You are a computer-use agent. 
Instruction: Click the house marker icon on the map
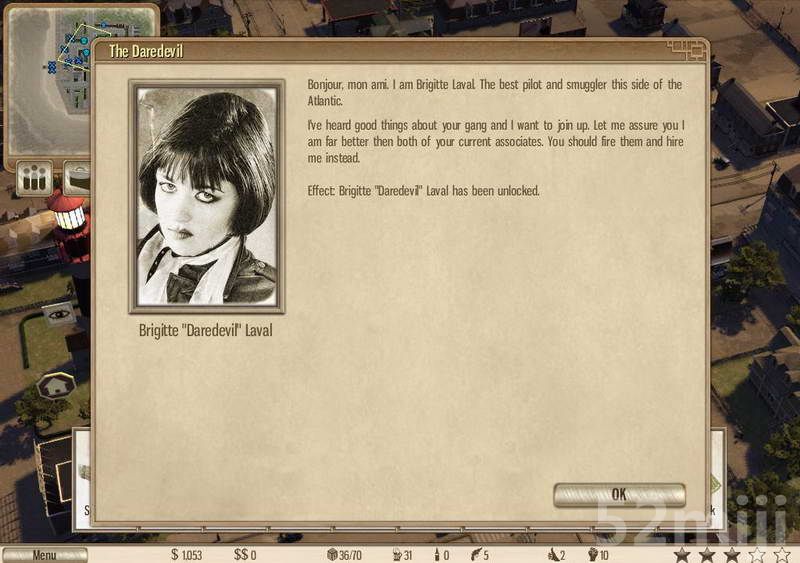[x=55, y=383]
